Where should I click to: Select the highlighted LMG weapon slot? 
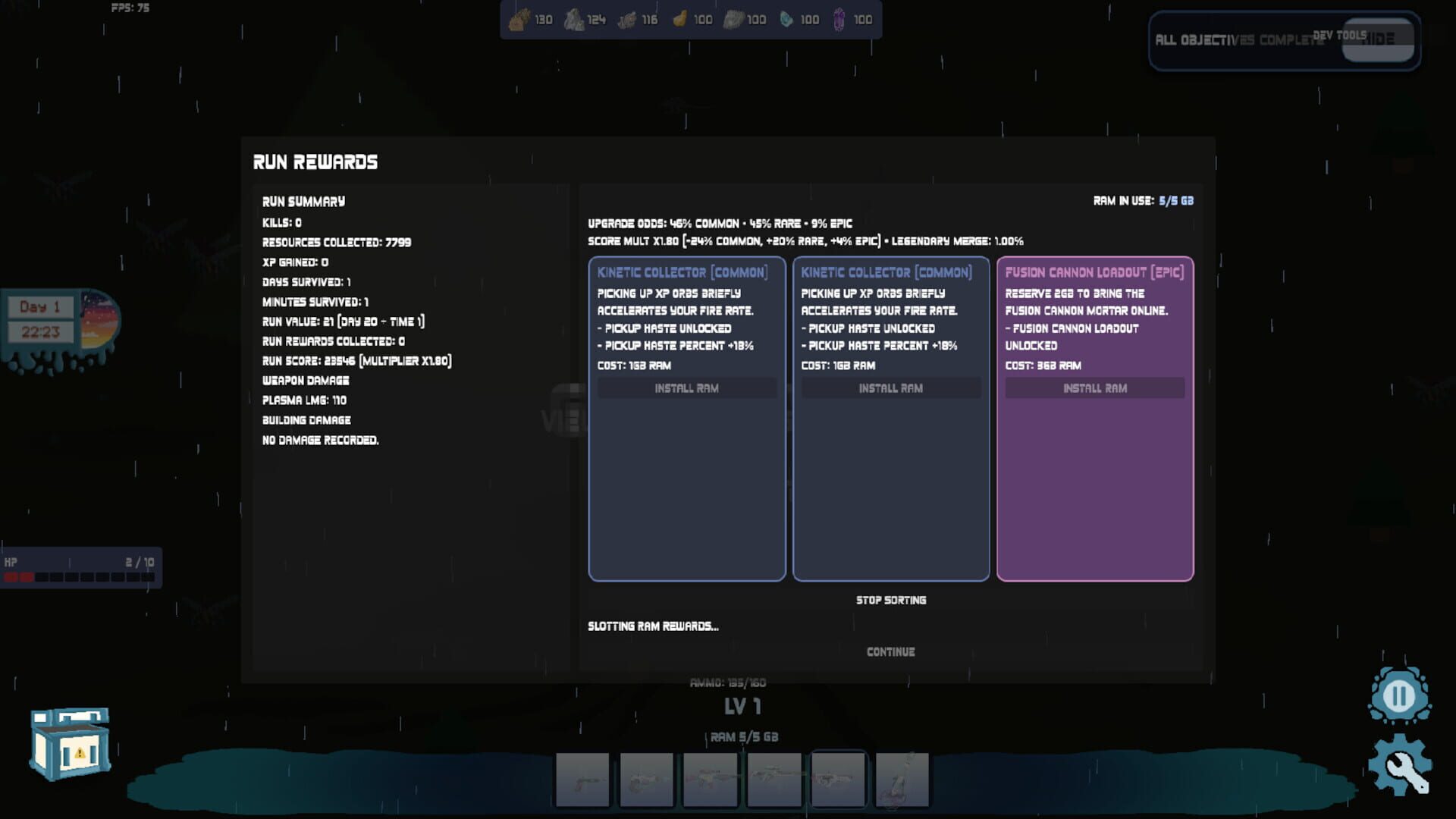pyautogui.click(x=838, y=778)
